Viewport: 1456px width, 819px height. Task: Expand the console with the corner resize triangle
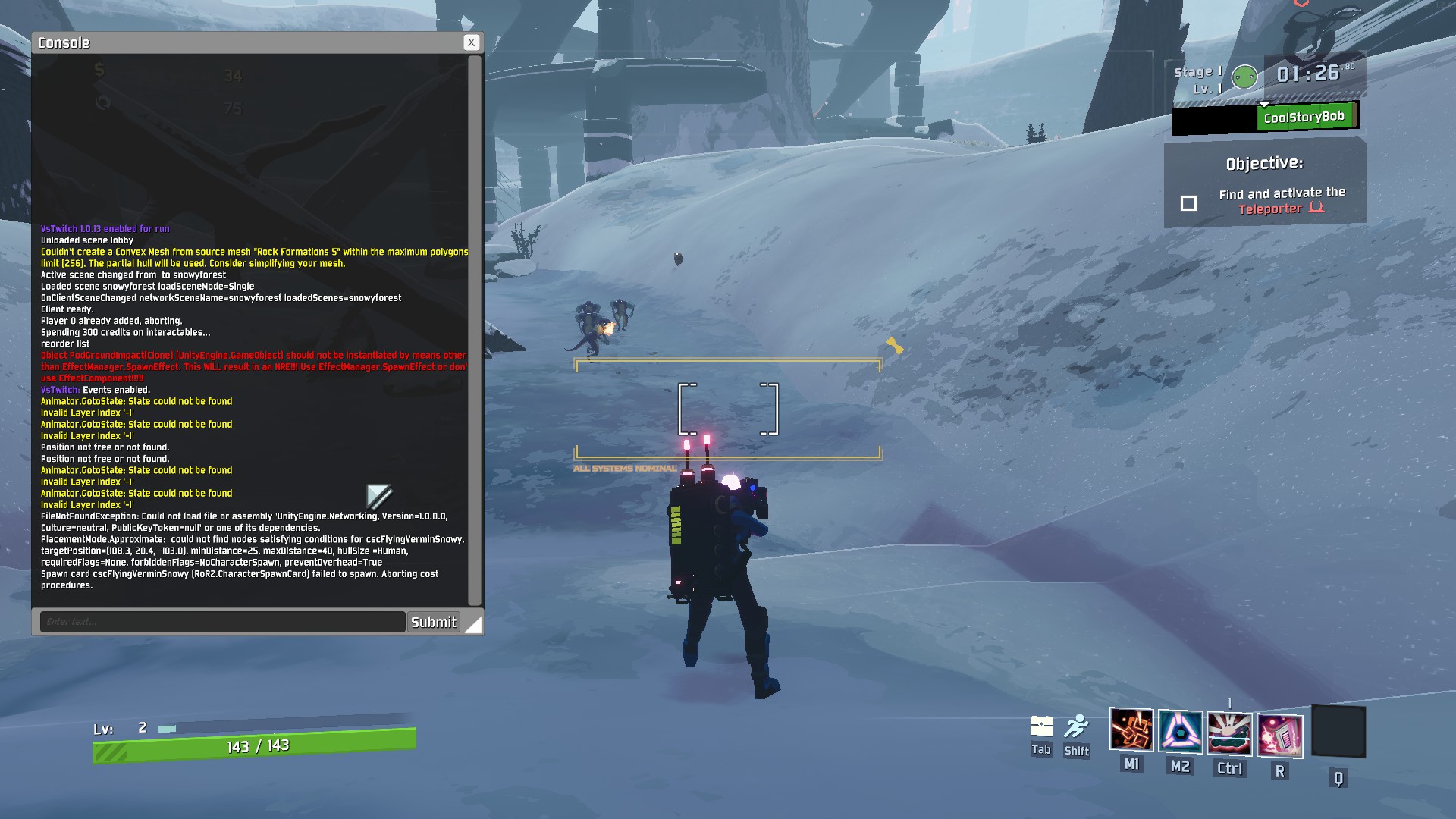pyautogui.click(x=475, y=626)
